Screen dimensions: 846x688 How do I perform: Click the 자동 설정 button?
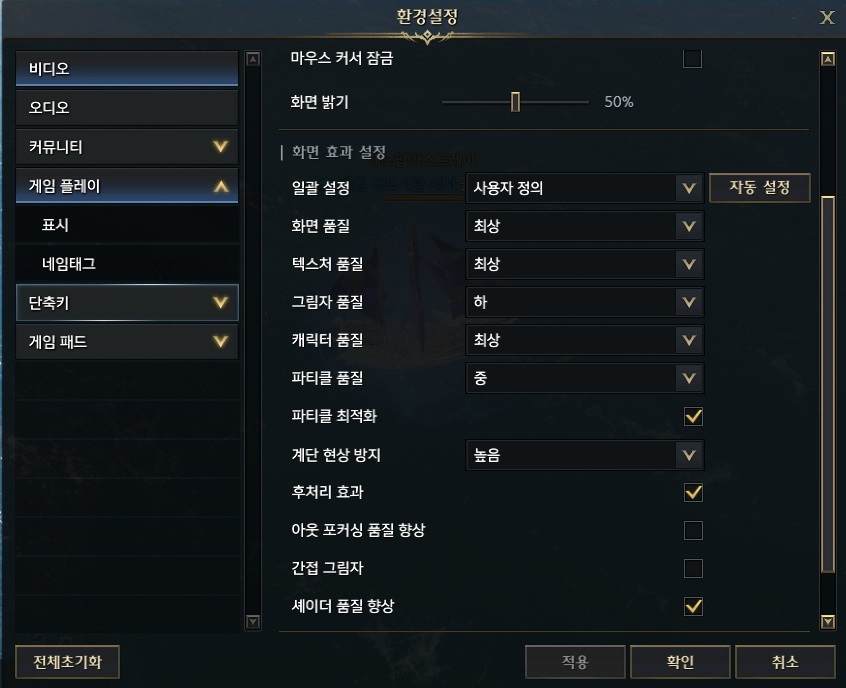tap(759, 188)
